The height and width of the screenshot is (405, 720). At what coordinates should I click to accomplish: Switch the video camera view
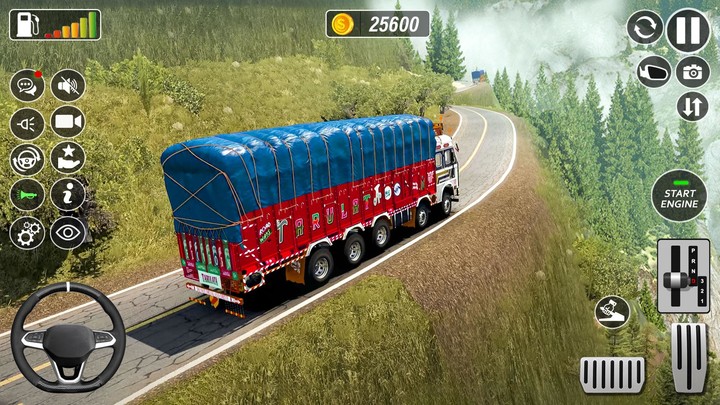point(68,122)
